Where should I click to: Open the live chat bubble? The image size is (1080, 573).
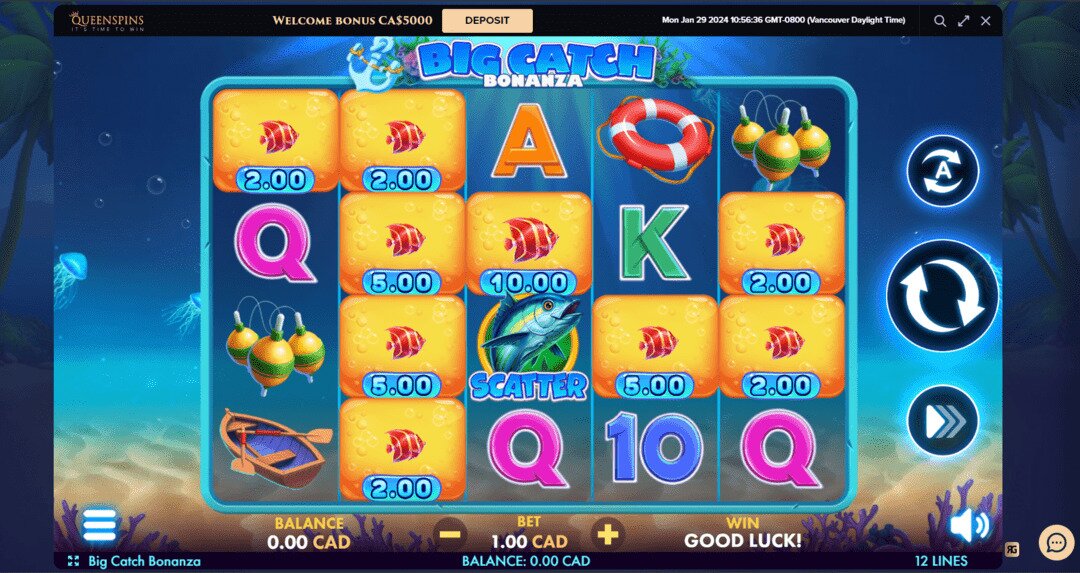coord(1056,542)
